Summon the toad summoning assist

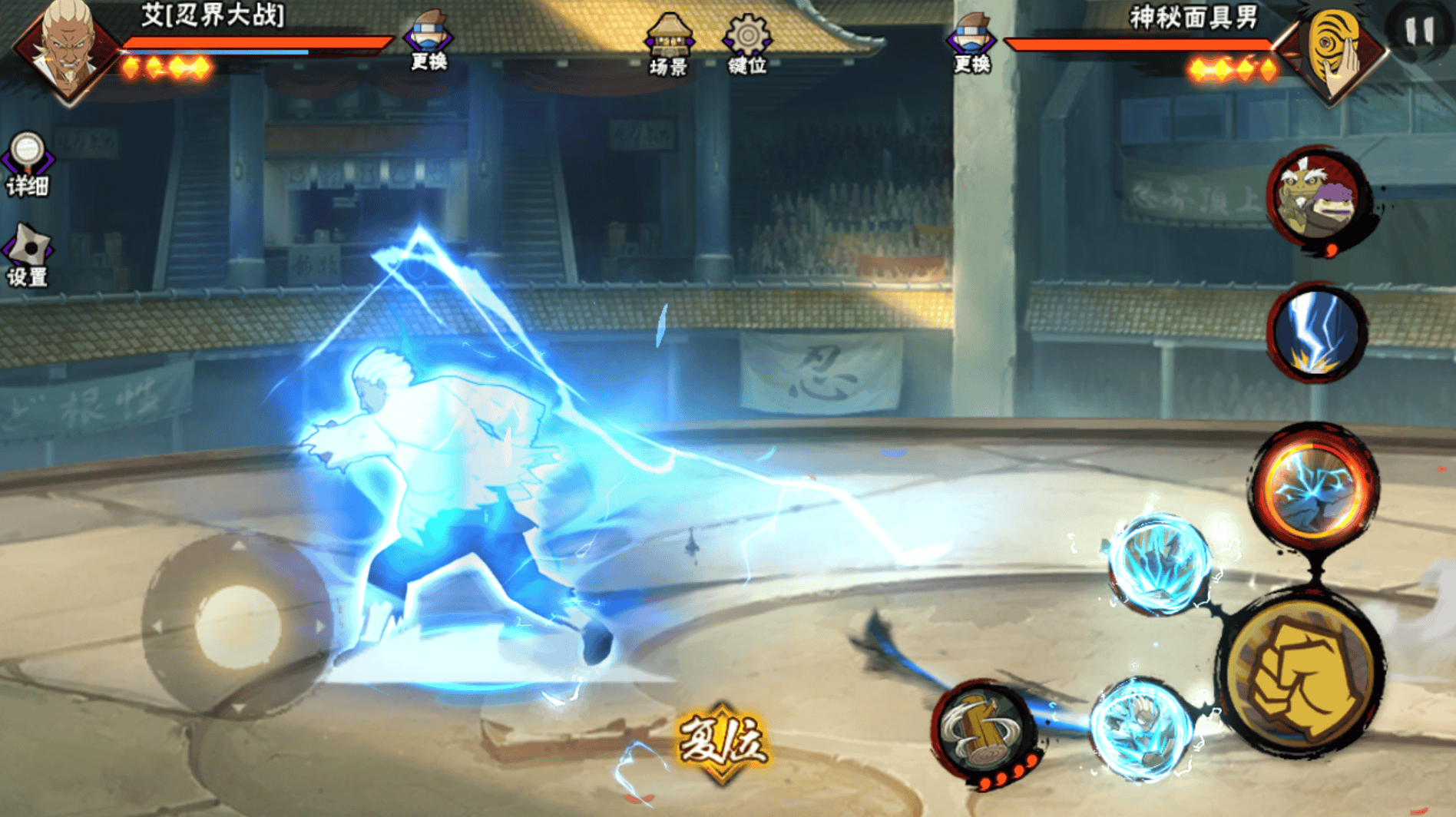point(1315,198)
